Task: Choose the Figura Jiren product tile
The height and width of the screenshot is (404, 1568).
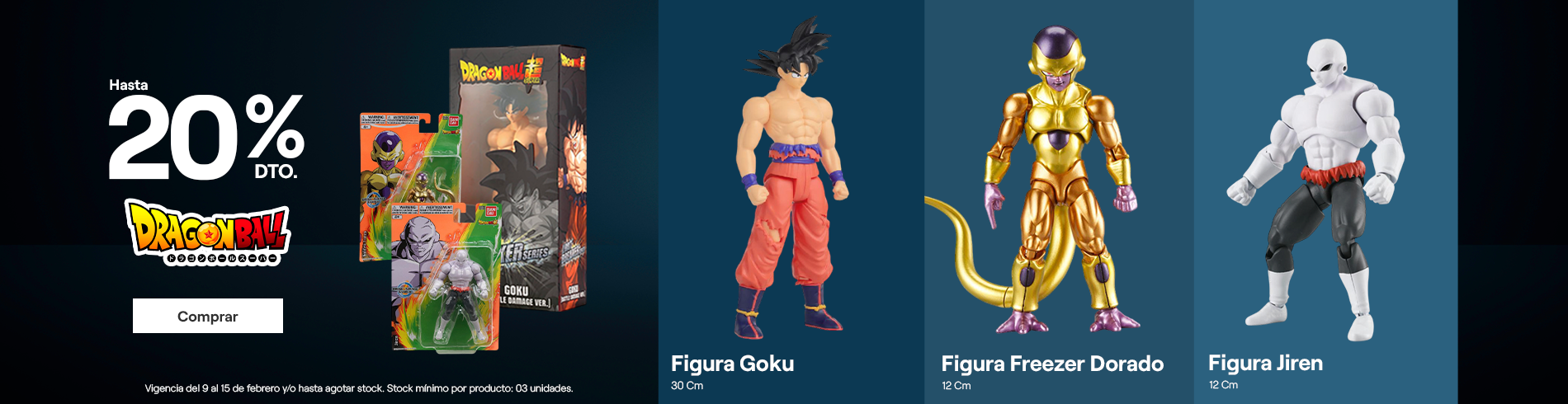Action: coord(1325,202)
